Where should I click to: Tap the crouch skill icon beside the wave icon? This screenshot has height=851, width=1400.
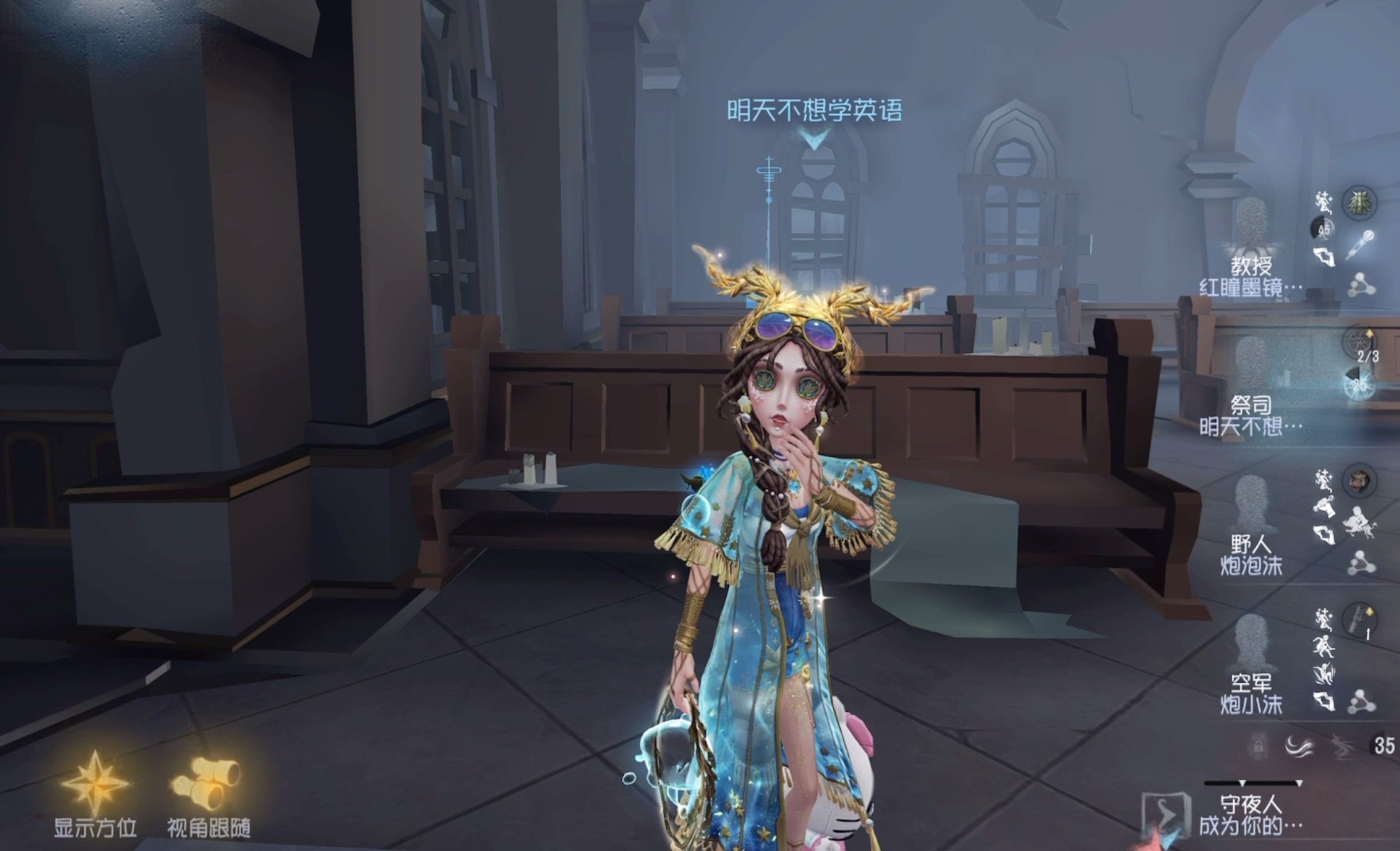point(1345,748)
